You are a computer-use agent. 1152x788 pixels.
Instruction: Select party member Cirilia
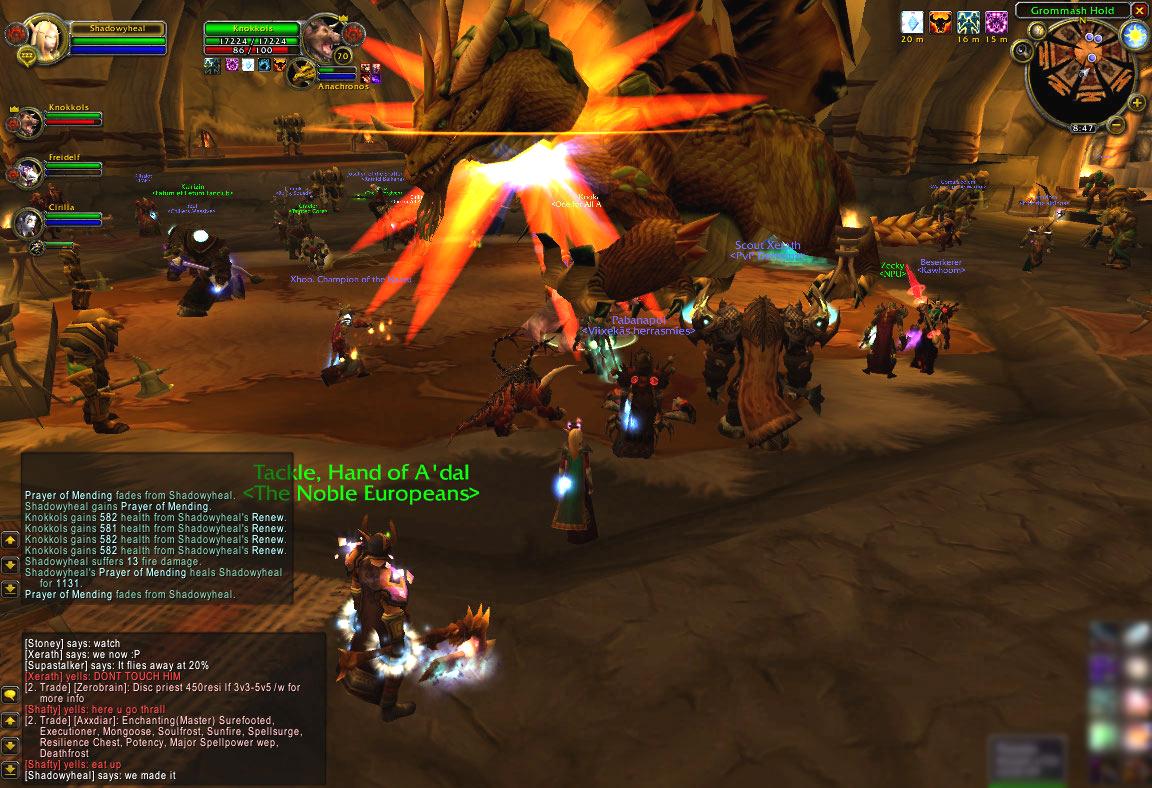click(28, 222)
